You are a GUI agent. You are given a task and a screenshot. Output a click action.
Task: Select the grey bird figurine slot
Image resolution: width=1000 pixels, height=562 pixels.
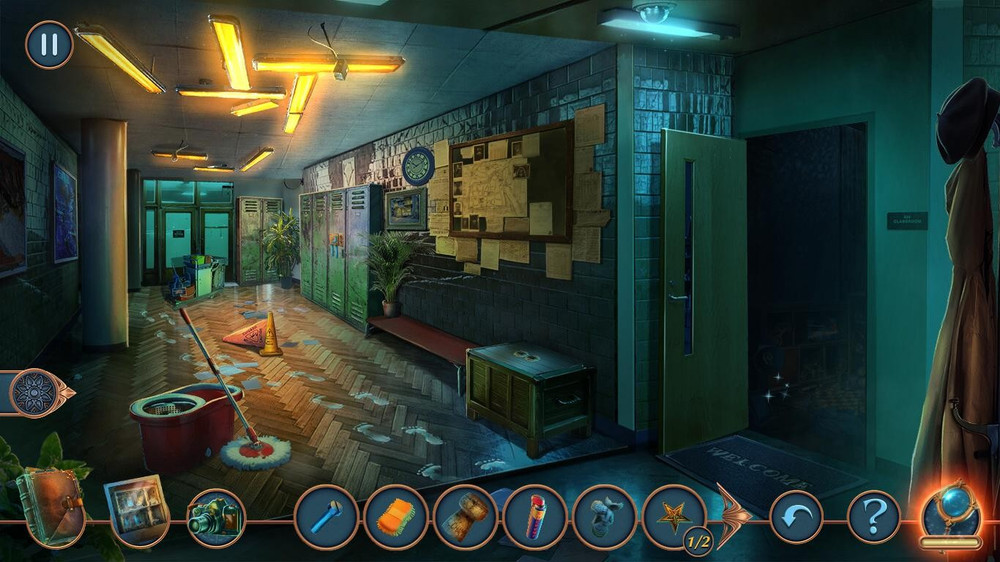(x=605, y=517)
